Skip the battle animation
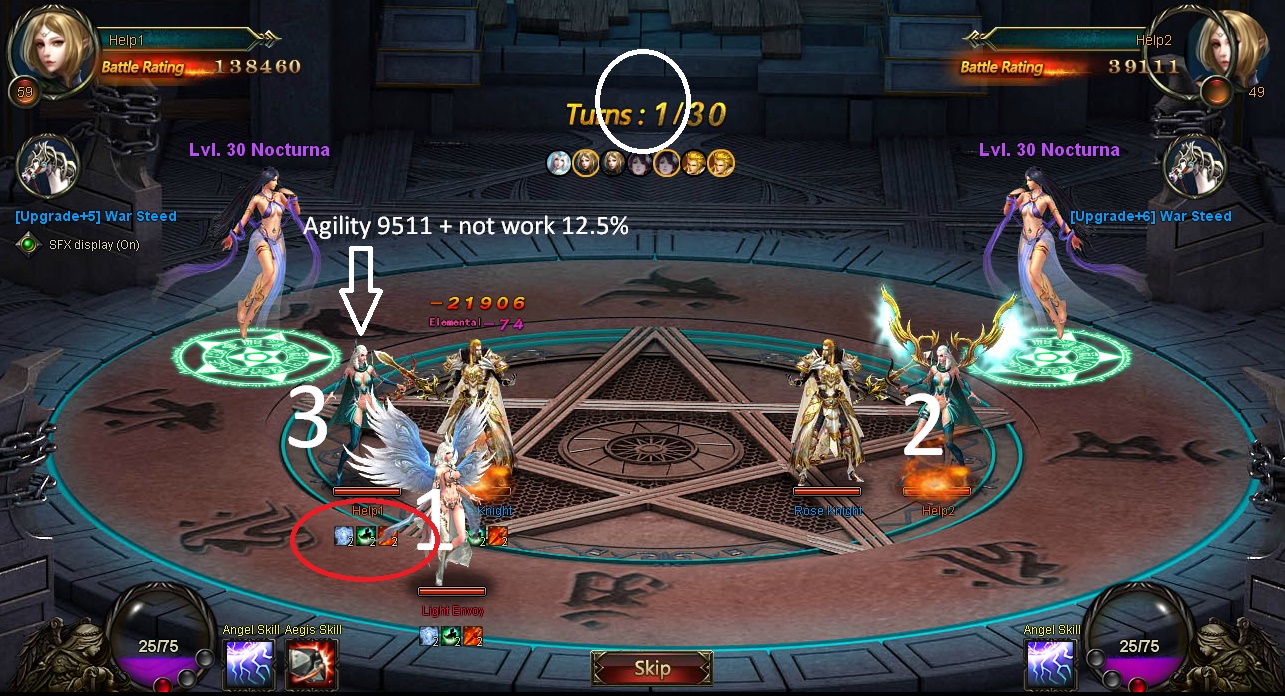1285x696 pixels. (x=652, y=668)
